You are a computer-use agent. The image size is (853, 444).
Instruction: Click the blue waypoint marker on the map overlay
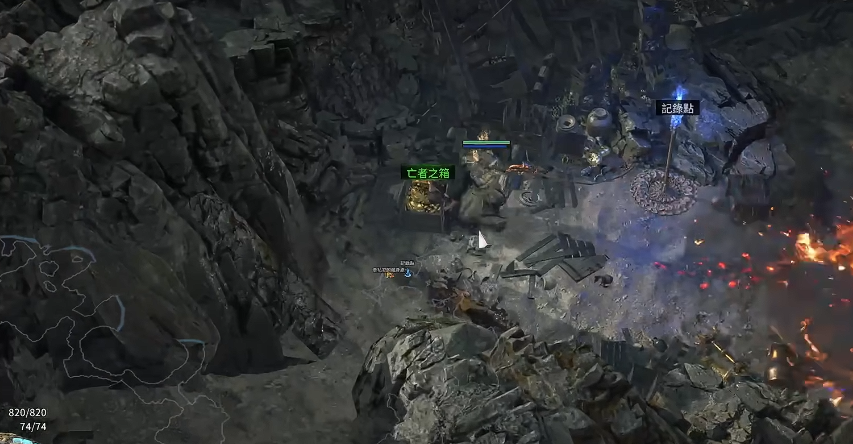(x=408, y=272)
